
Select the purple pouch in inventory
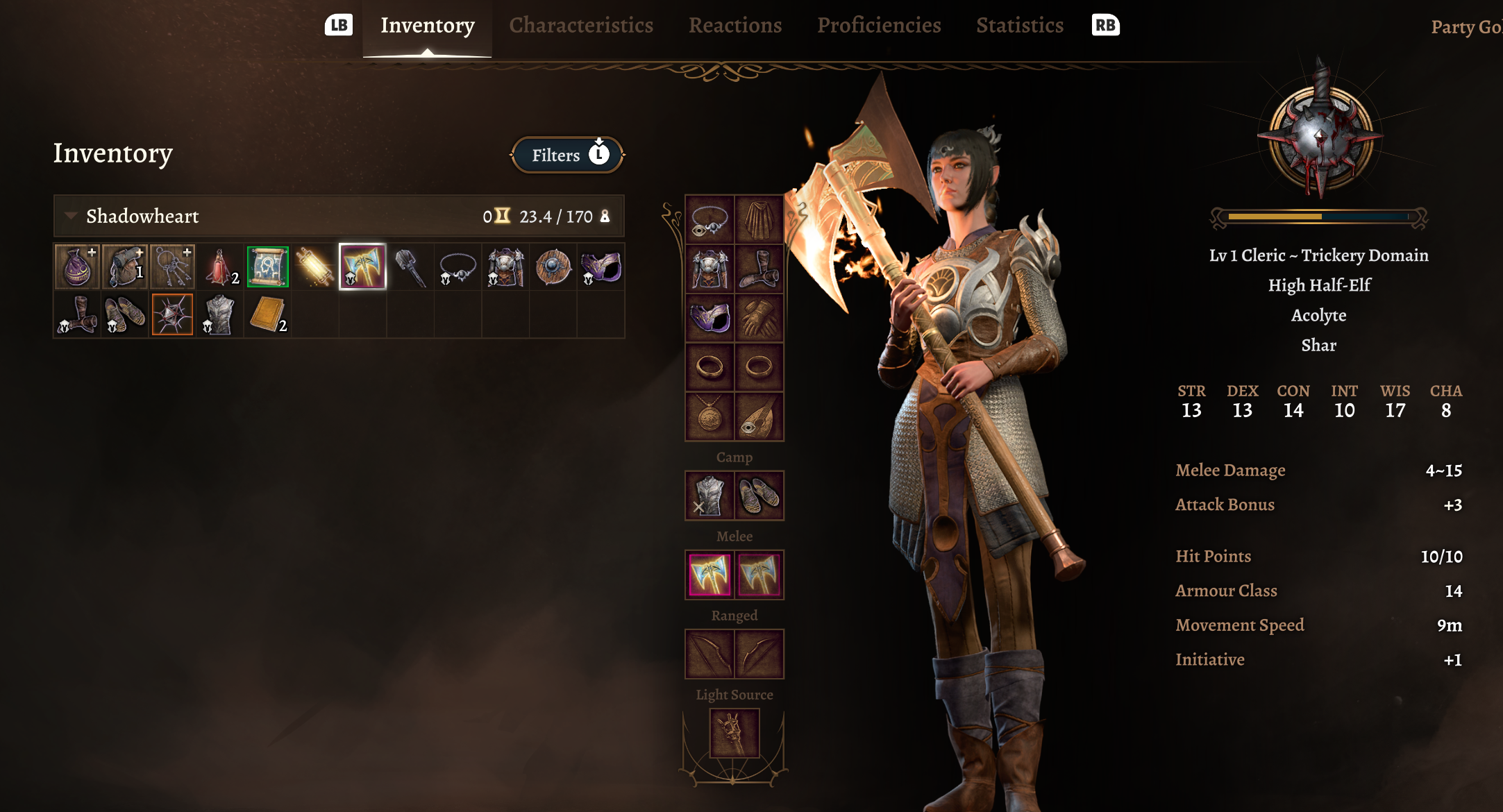[77, 267]
